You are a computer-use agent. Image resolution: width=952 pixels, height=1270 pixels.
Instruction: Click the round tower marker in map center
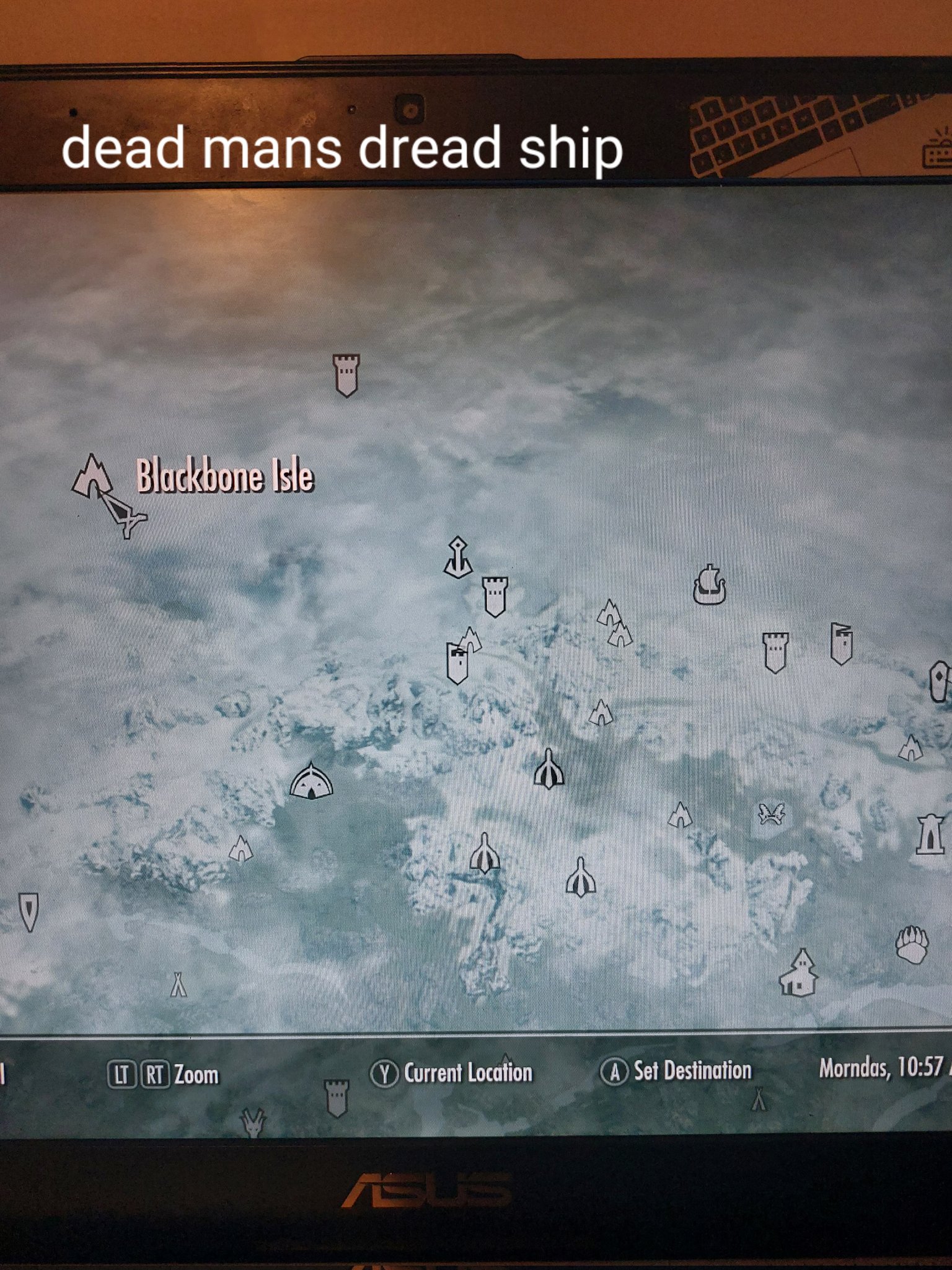pyautogui.click(x=496, y=598)
